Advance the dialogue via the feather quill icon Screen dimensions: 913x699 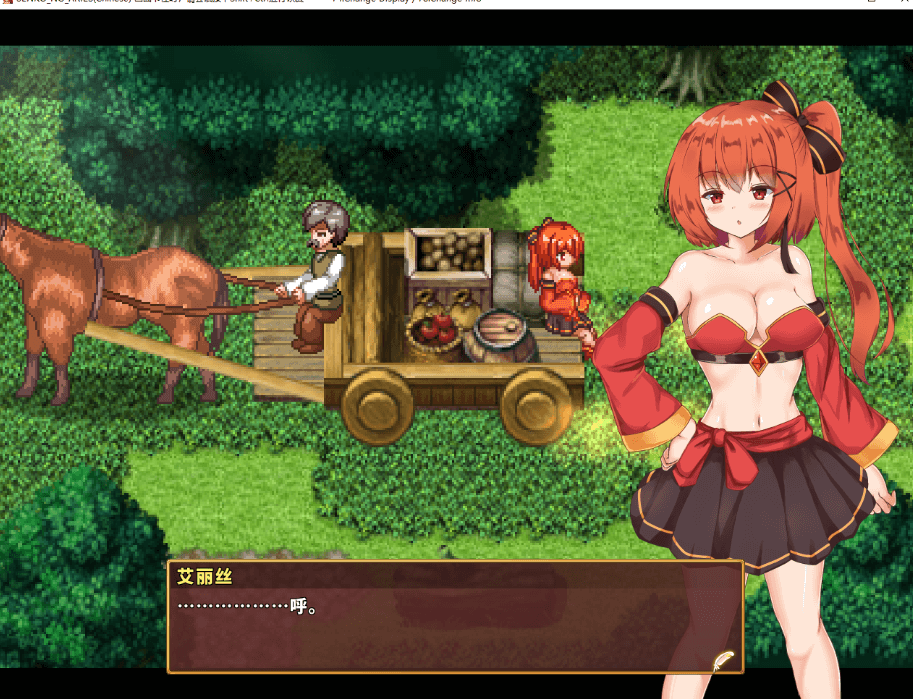[723, 659]
